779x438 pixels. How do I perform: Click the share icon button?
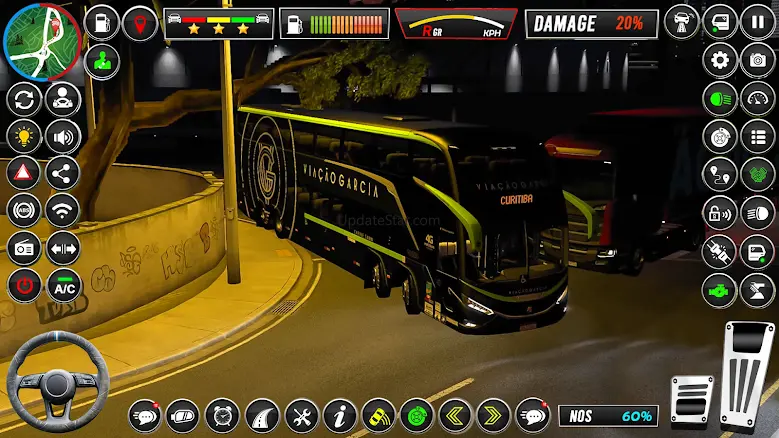63,172
